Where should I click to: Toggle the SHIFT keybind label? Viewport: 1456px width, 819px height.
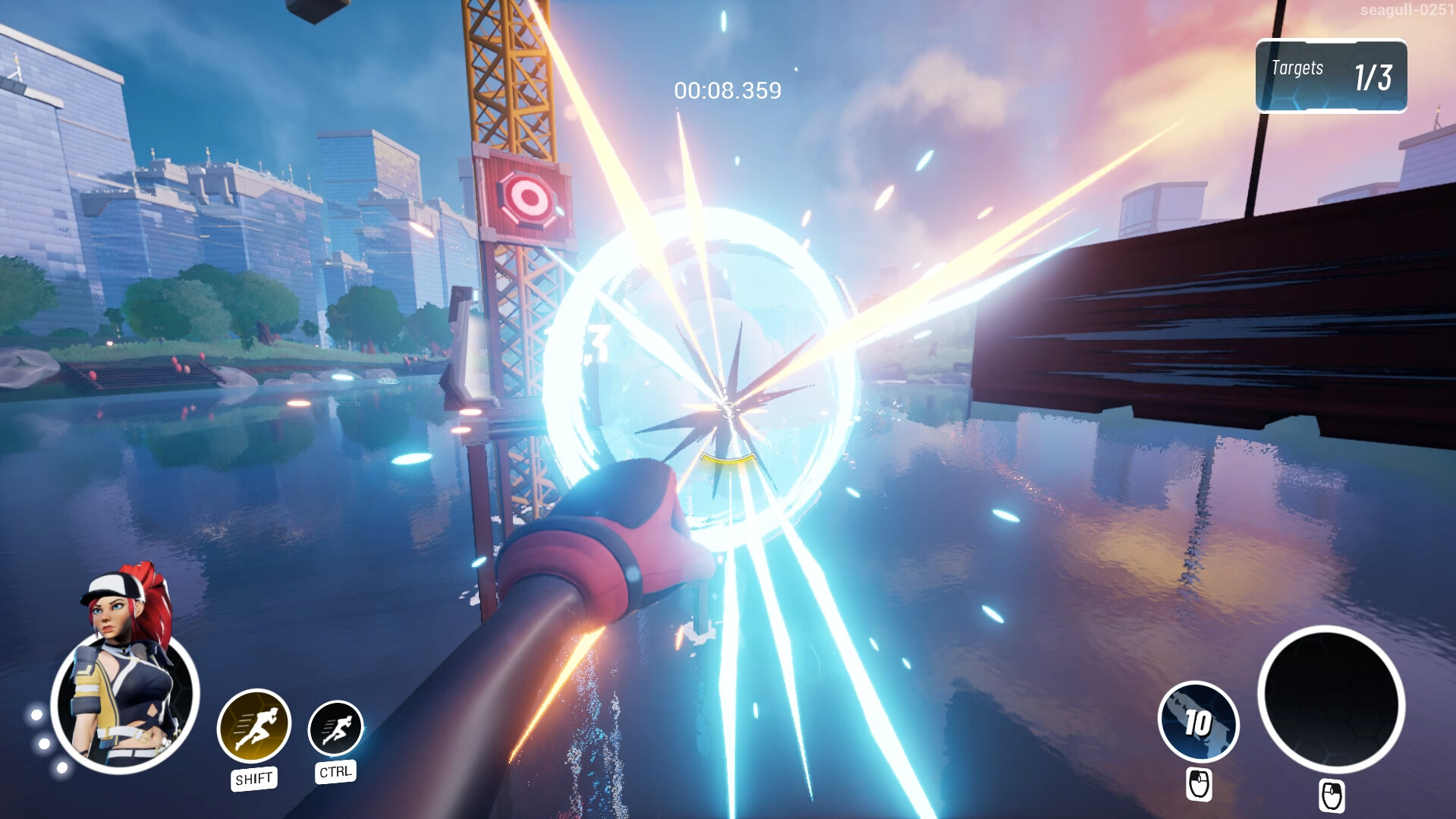click(x=255, y=776)
